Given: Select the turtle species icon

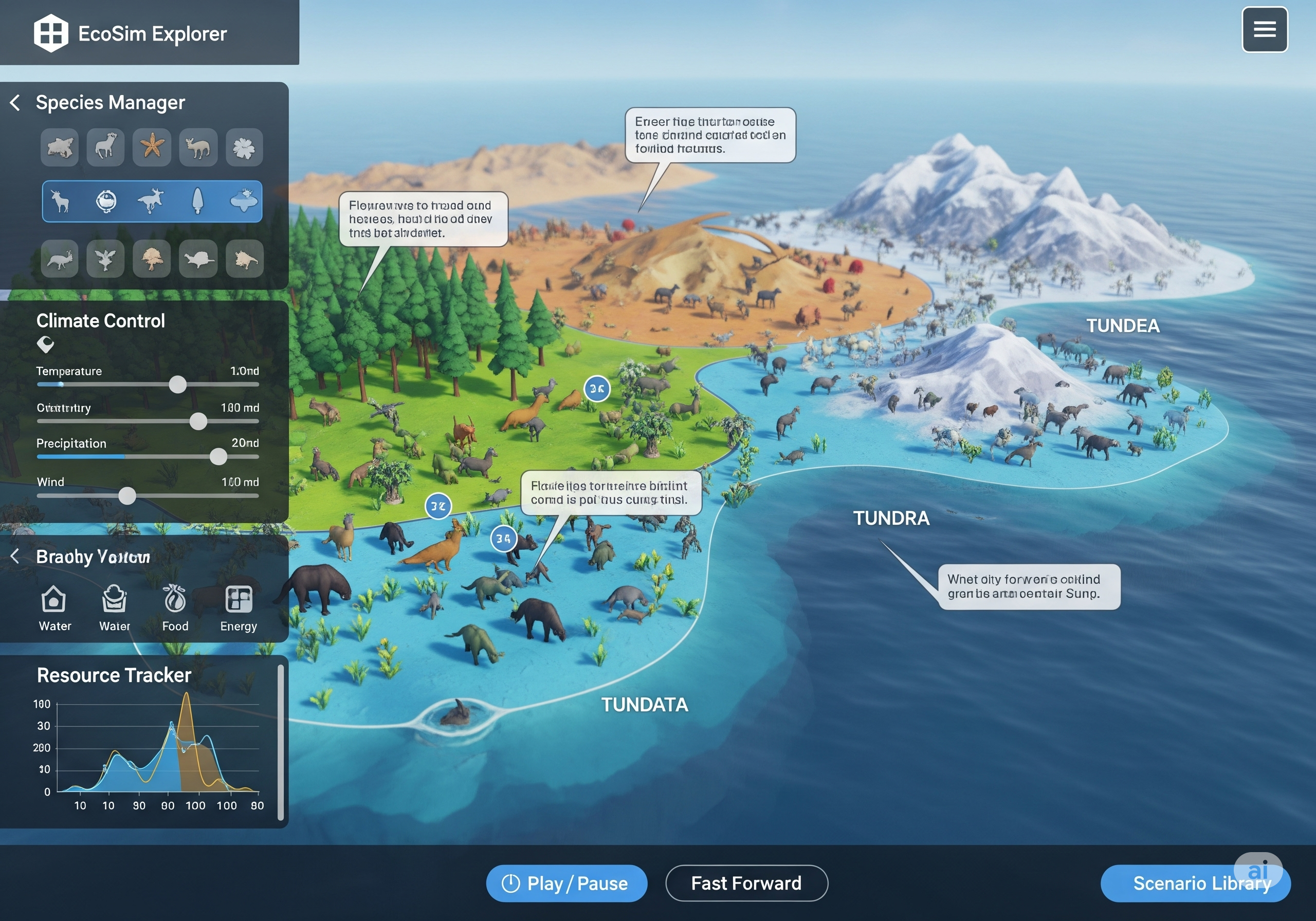Looking at the screenshot, I should coord(198,259).
